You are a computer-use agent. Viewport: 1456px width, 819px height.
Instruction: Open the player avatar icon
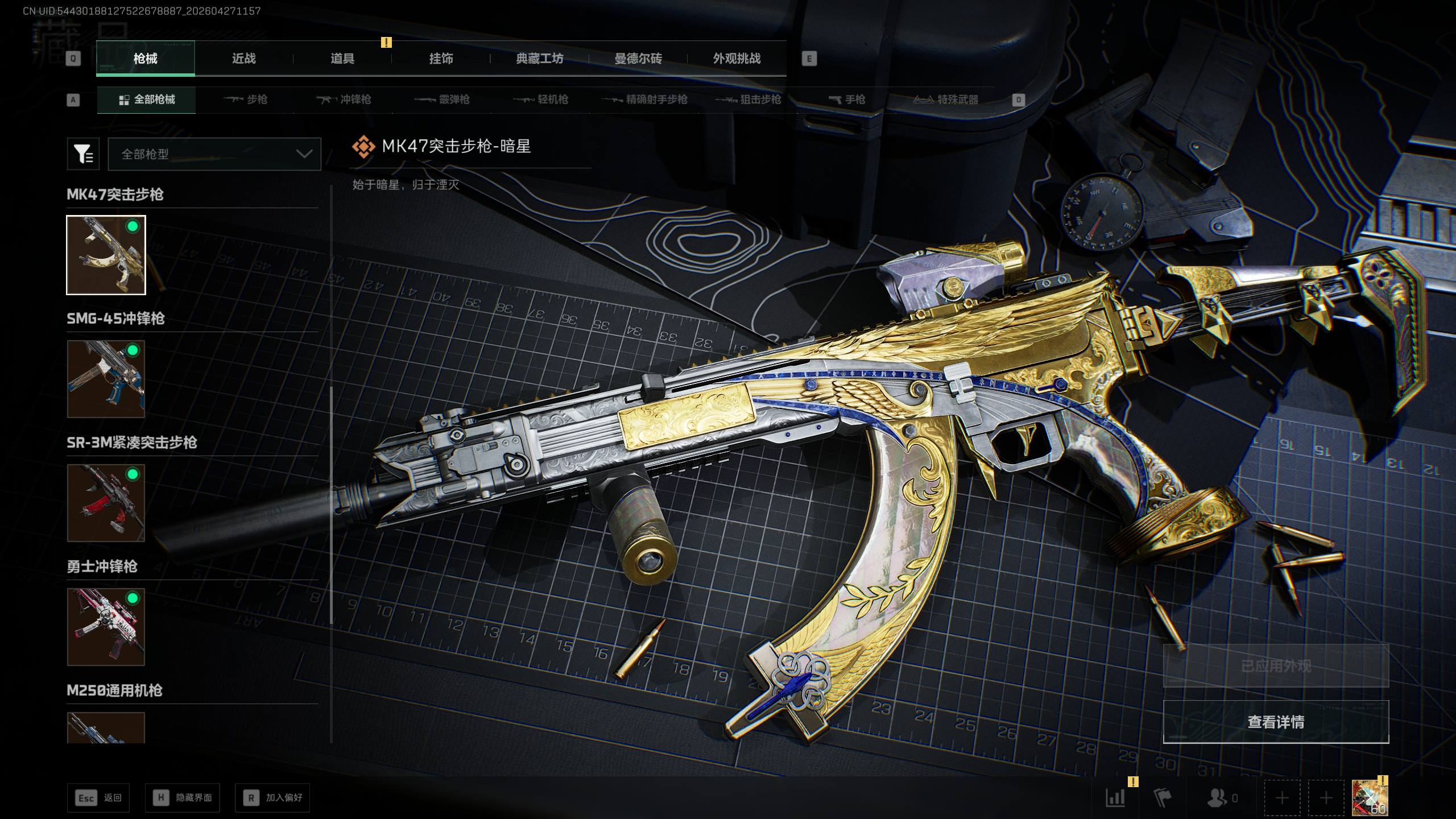(x=1369, y=798)
